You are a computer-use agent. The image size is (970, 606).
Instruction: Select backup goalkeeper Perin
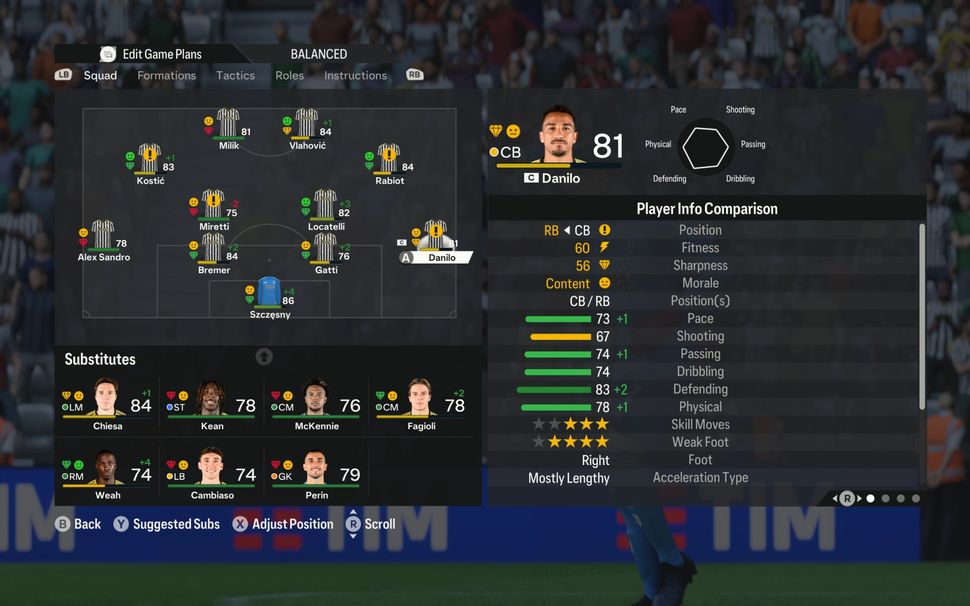[317, 473]
